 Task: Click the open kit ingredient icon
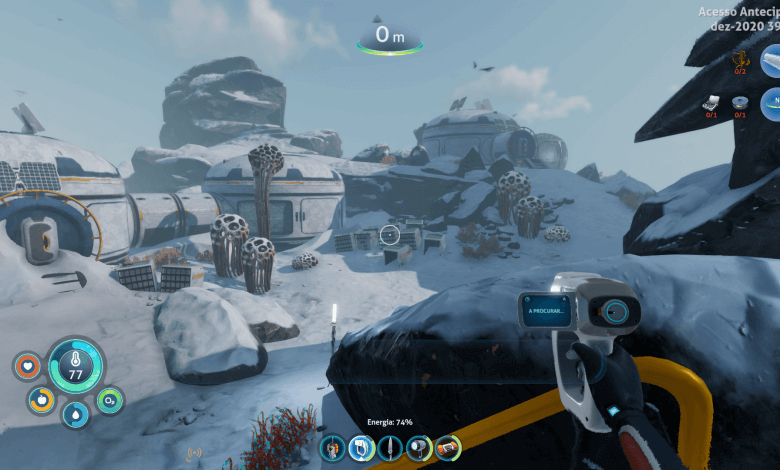click(712, 102)
